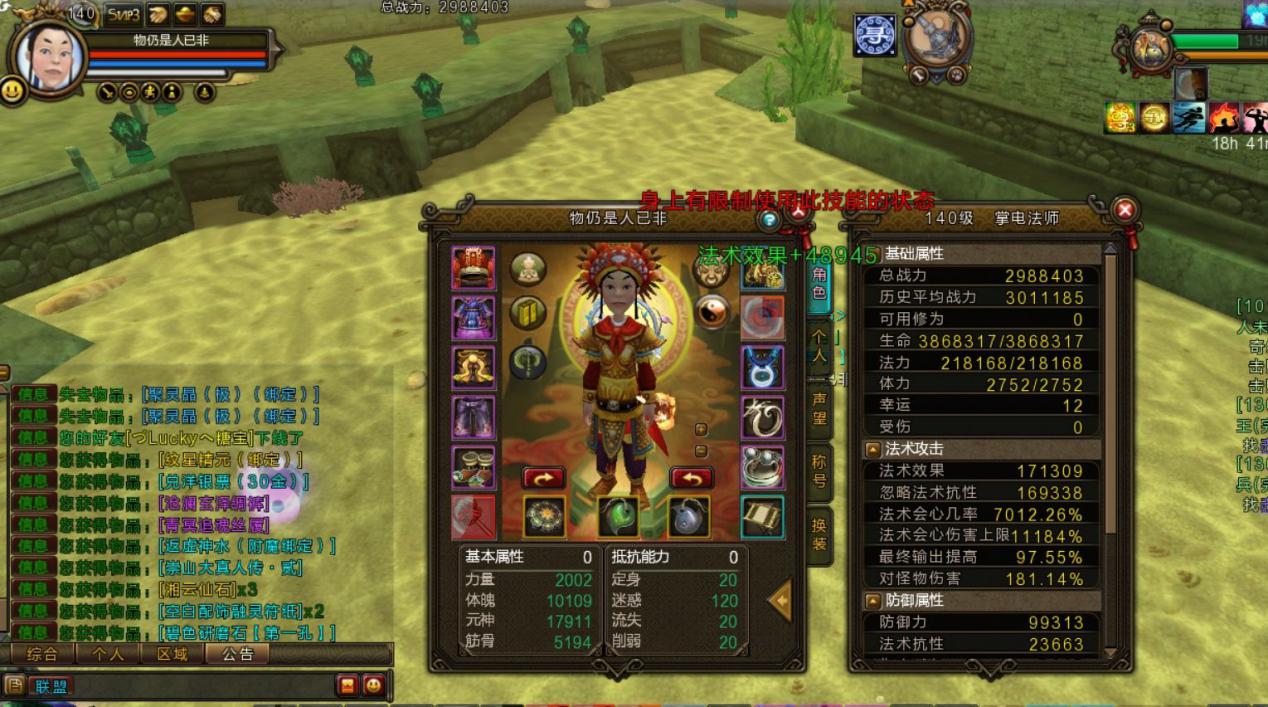This screenshot has width=1268, height=707.
Task: Select the 换装 tab
Action: tap(819, 535)
